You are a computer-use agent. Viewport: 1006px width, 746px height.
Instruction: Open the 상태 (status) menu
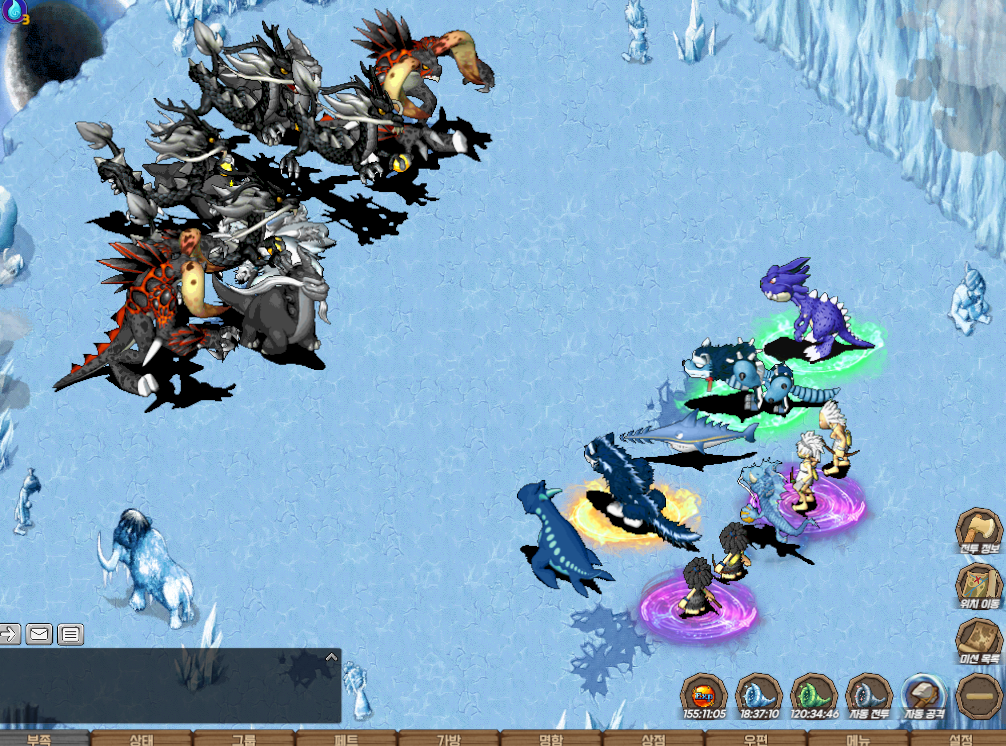click(x=142, y=739)
